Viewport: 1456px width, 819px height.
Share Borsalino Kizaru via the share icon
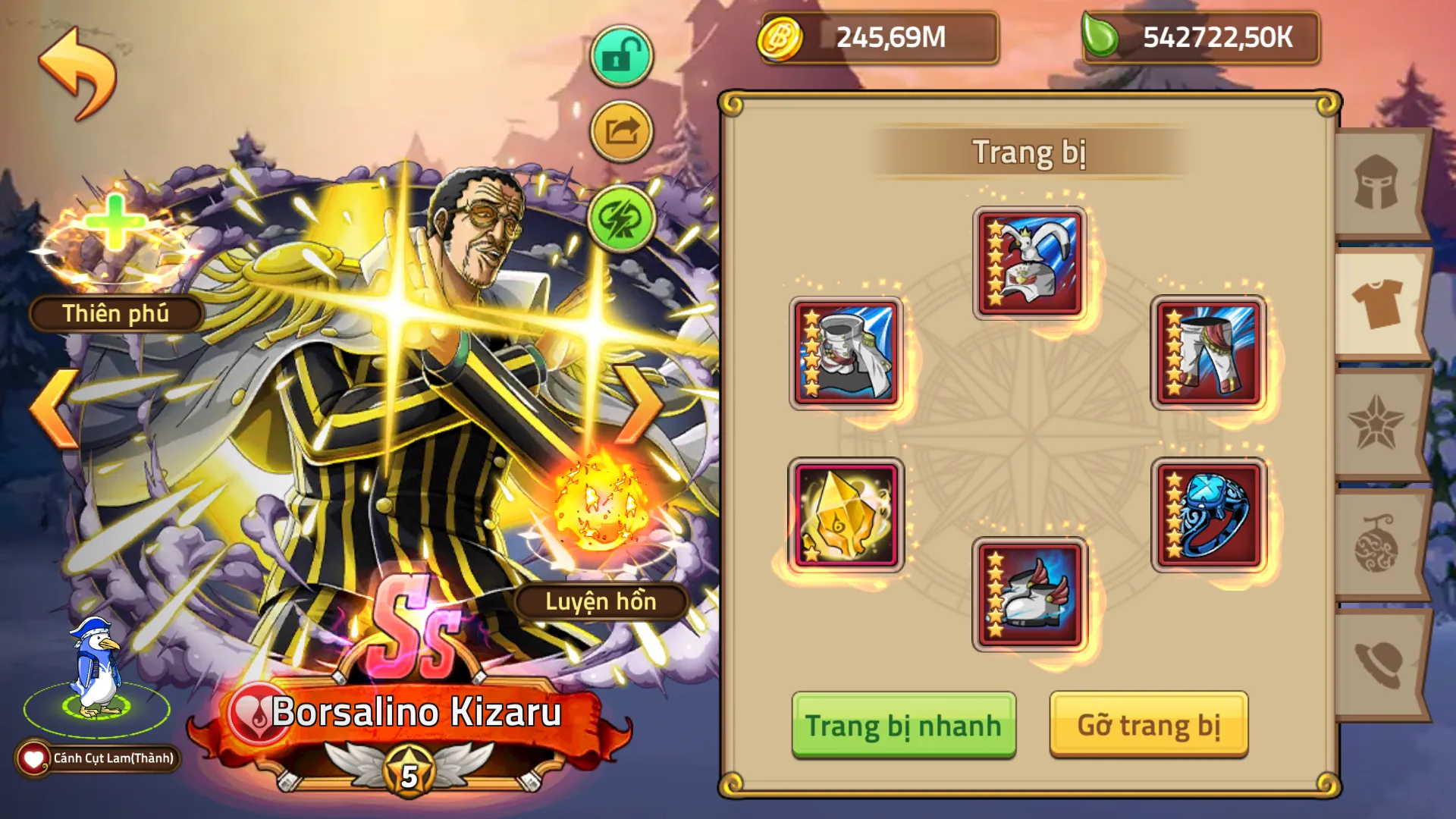click(x=620, y=131)
